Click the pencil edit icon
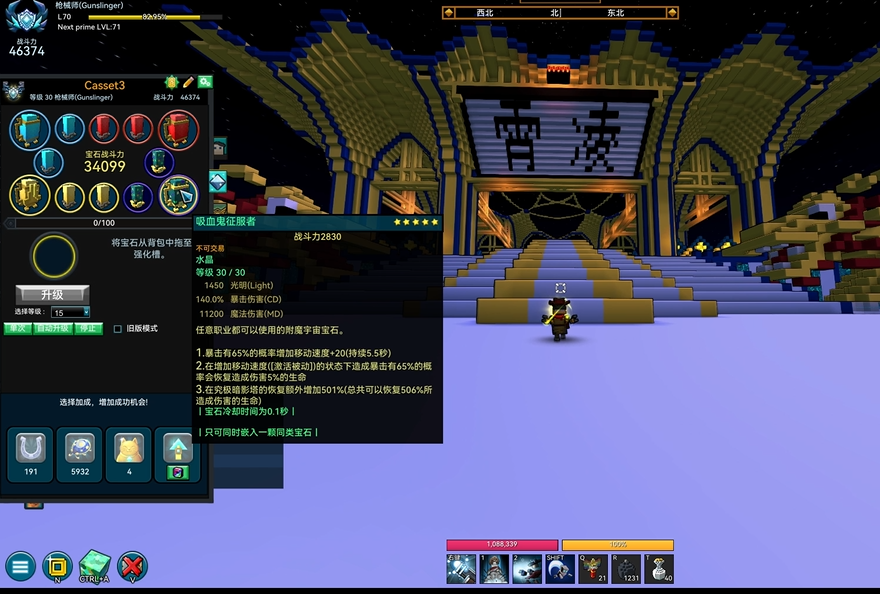 tap(188, 82)
